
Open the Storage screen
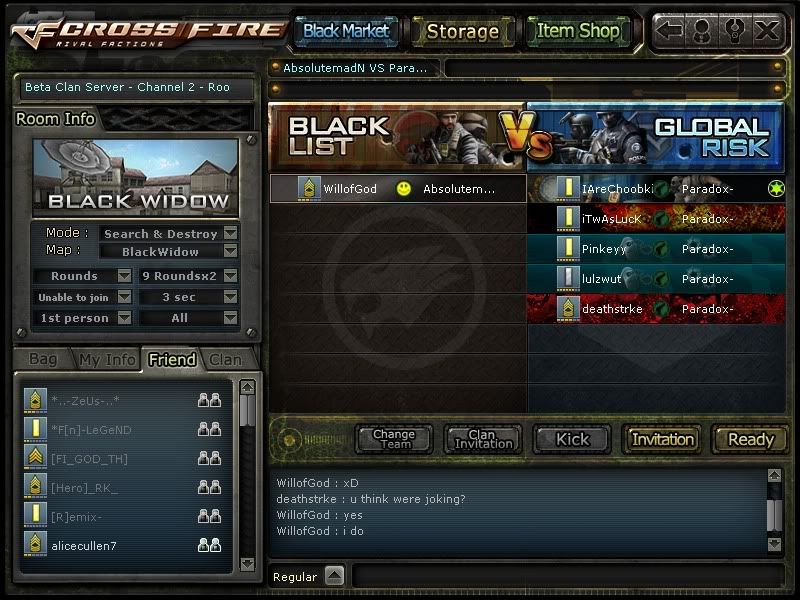pyautogui.click(x=462, y=31)
